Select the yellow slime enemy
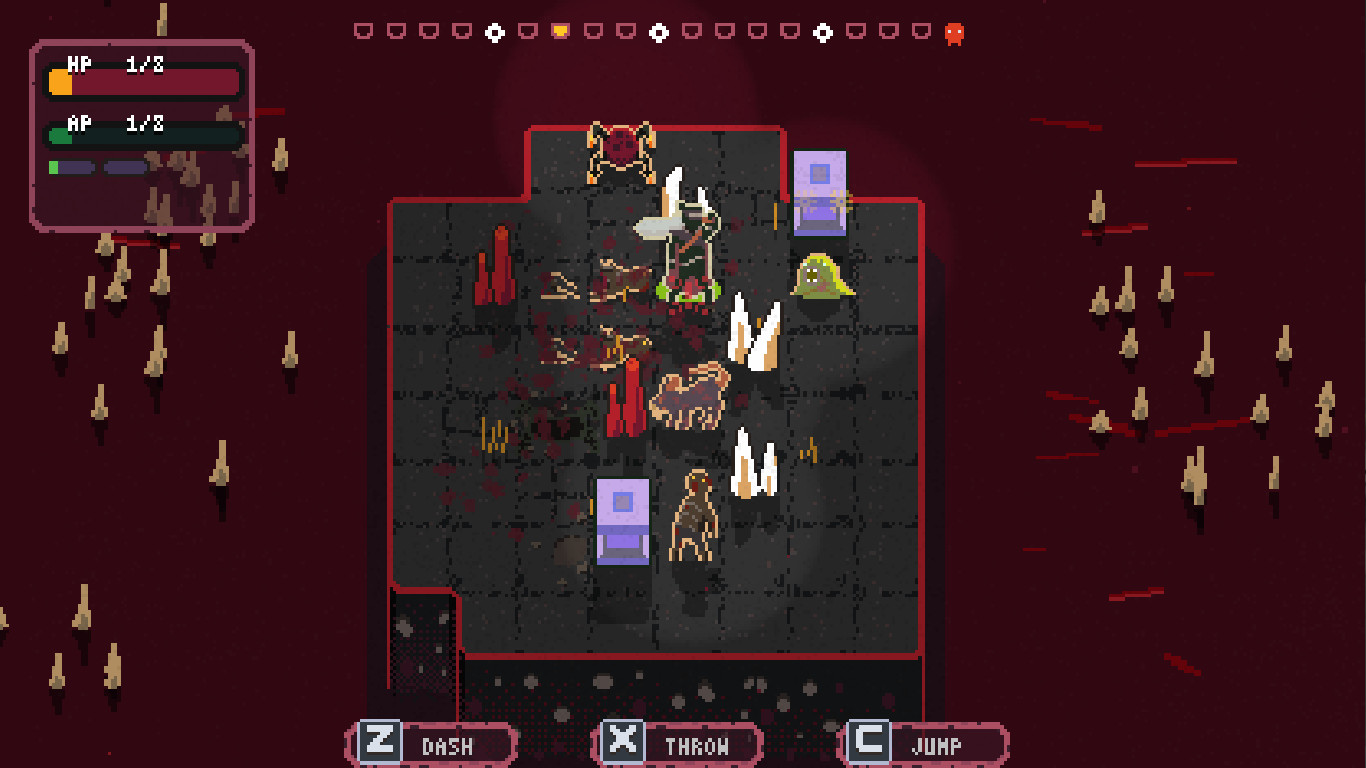1366x768 pixels. pos(822,276)
